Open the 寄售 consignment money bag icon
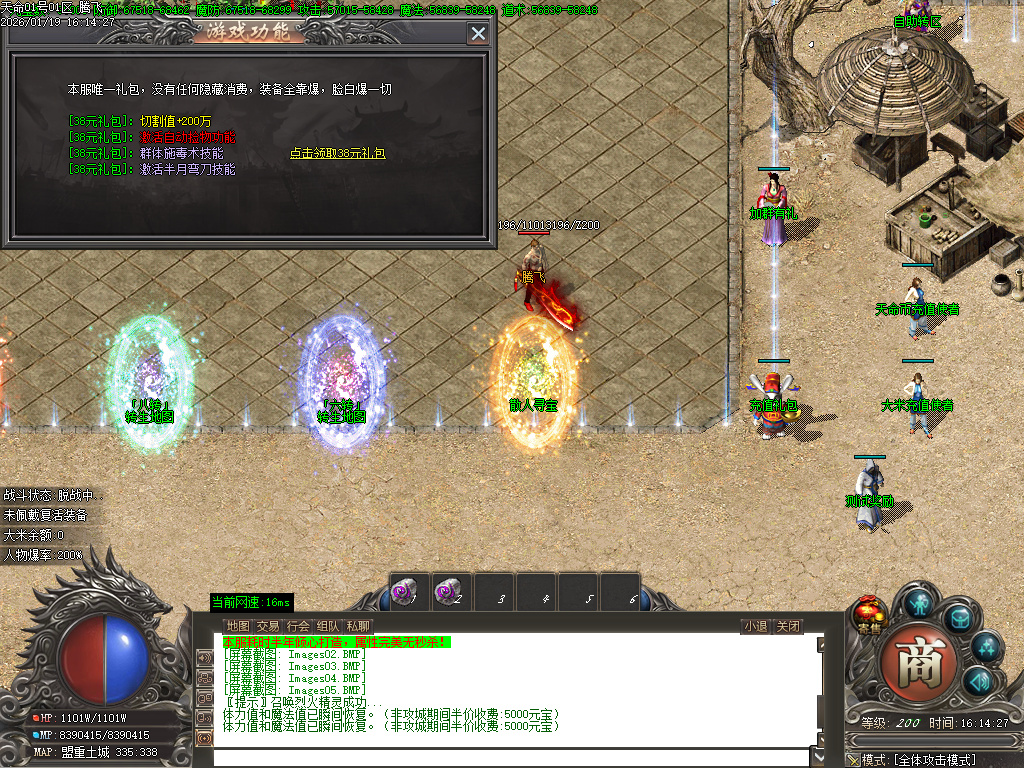 click(870, 614)
